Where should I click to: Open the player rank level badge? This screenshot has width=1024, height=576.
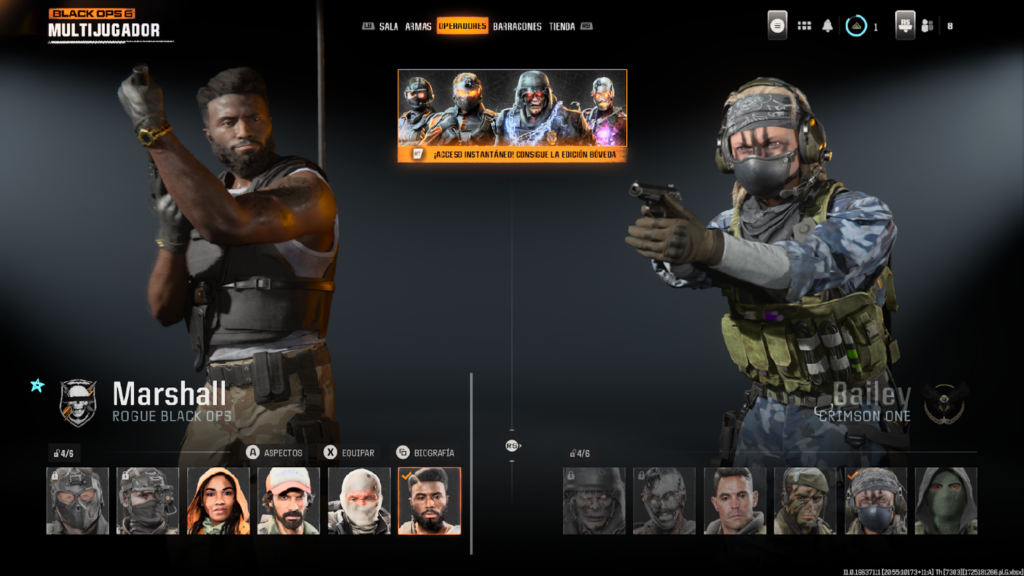click(856, 26)
